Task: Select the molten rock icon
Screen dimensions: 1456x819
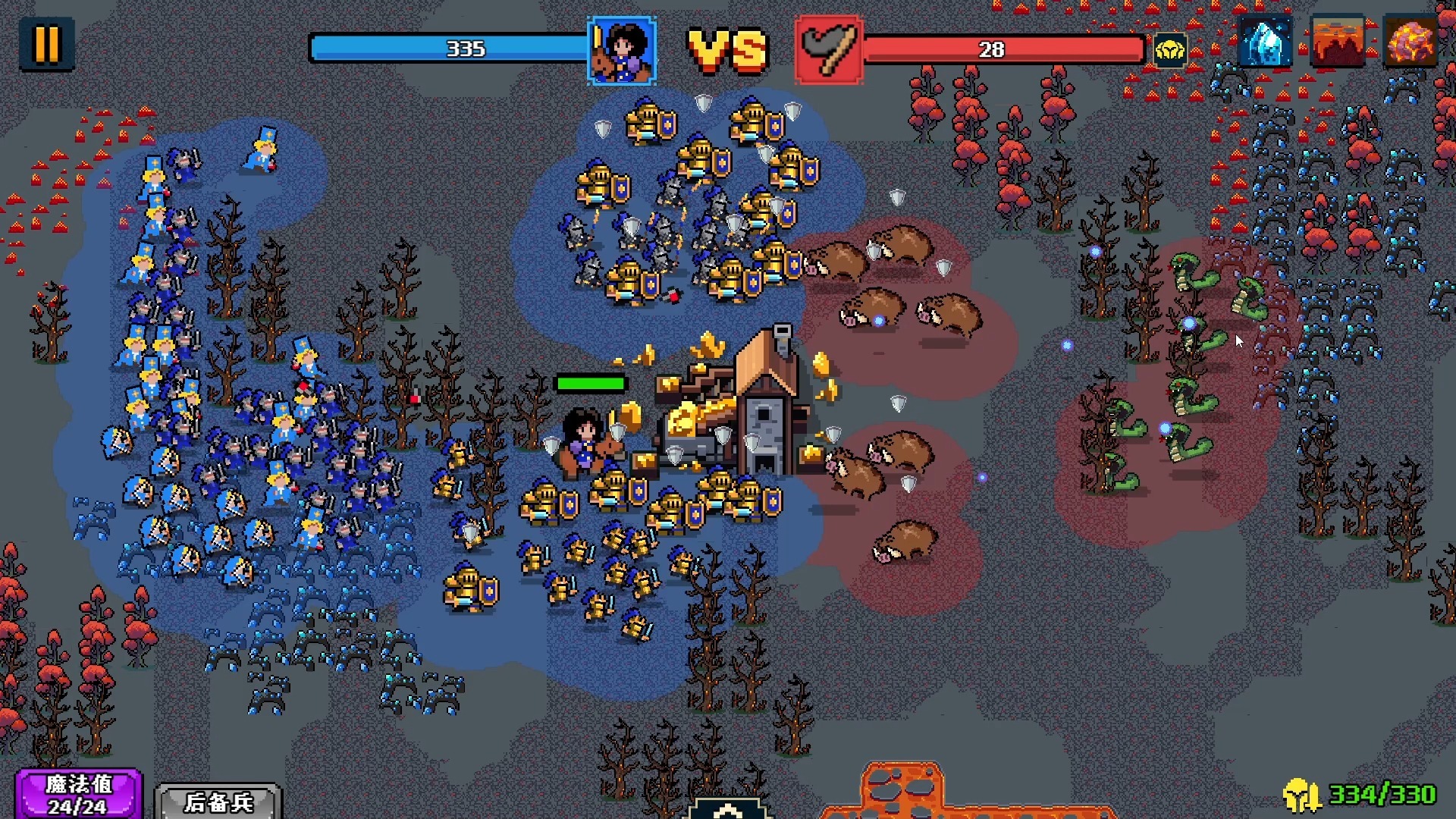Action: coord(1410,42)
